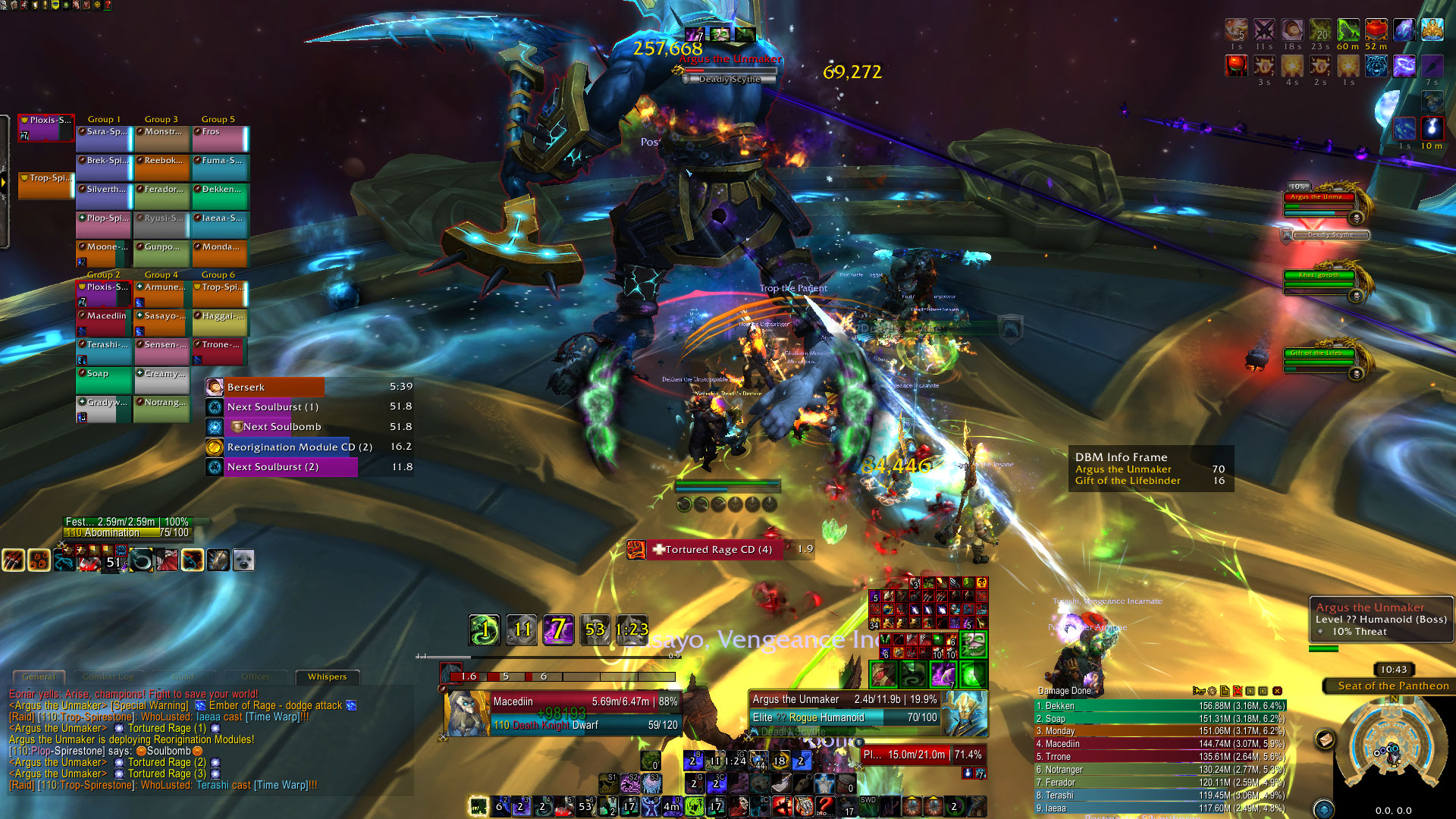Switch to the General chat tab
1456x819 pixels.
(39, 676)
